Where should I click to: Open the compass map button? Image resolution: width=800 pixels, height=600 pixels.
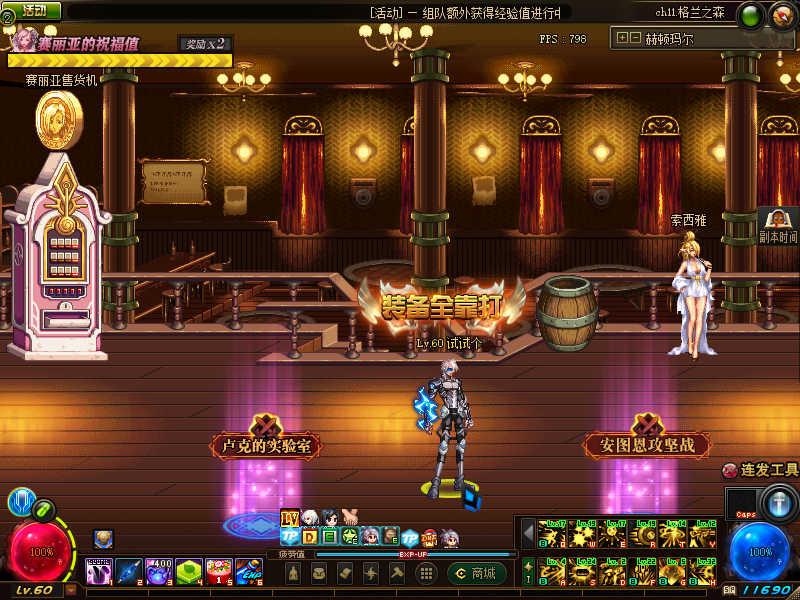[780, 14]
